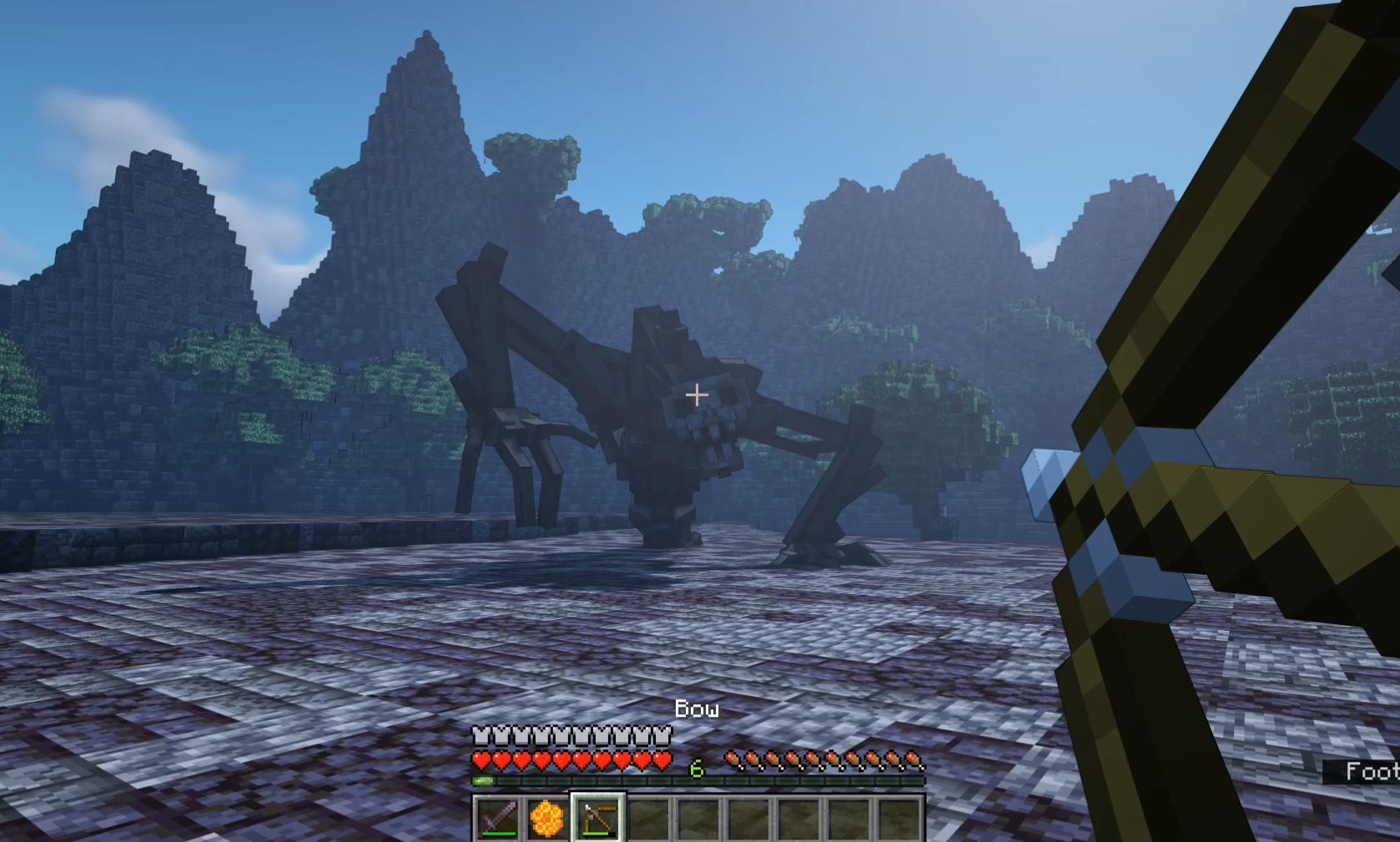Screen dimensions: 1400x842
Task: Click the crosshair at screen center
Action: tap(697, 394)
